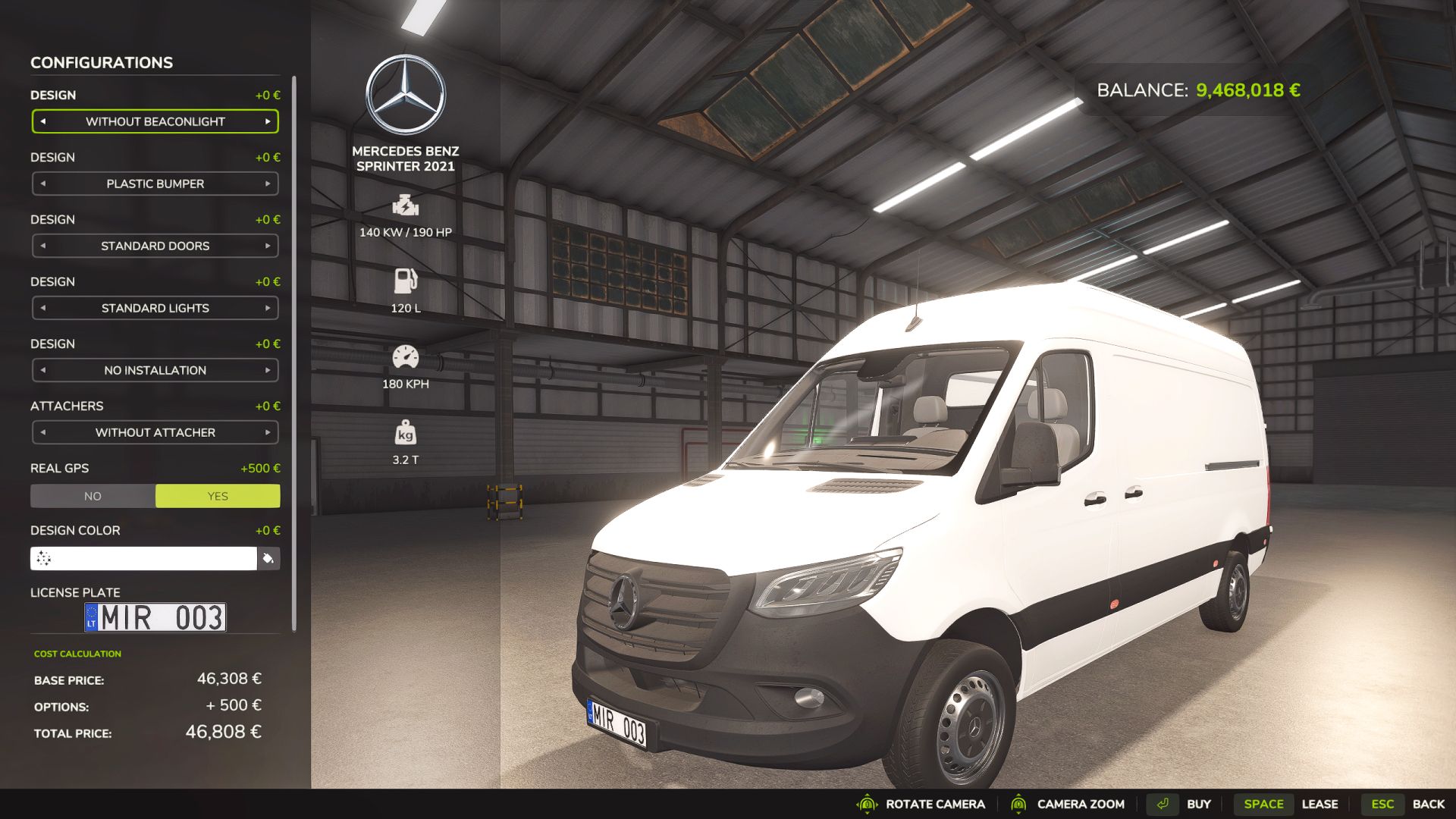This screenshot has height=819, width=1456.
Task: Enable Real GPS by selecting YES
Action: [x=217, y=495]
